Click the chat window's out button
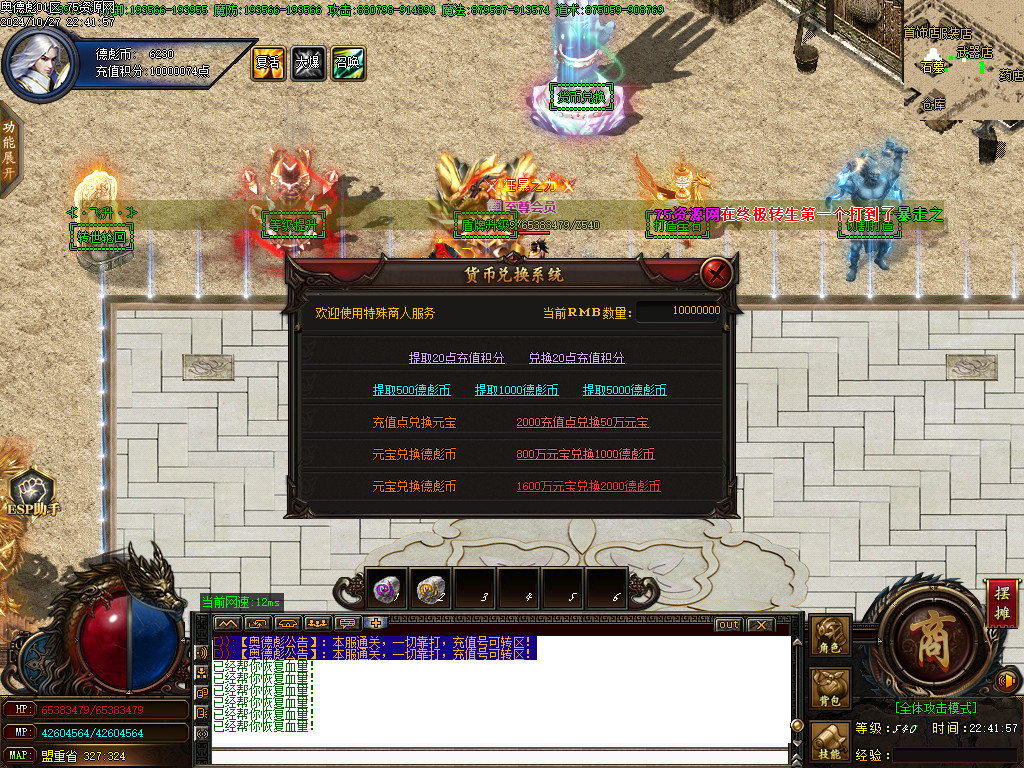1024x768 pixels. click(729, 625)
